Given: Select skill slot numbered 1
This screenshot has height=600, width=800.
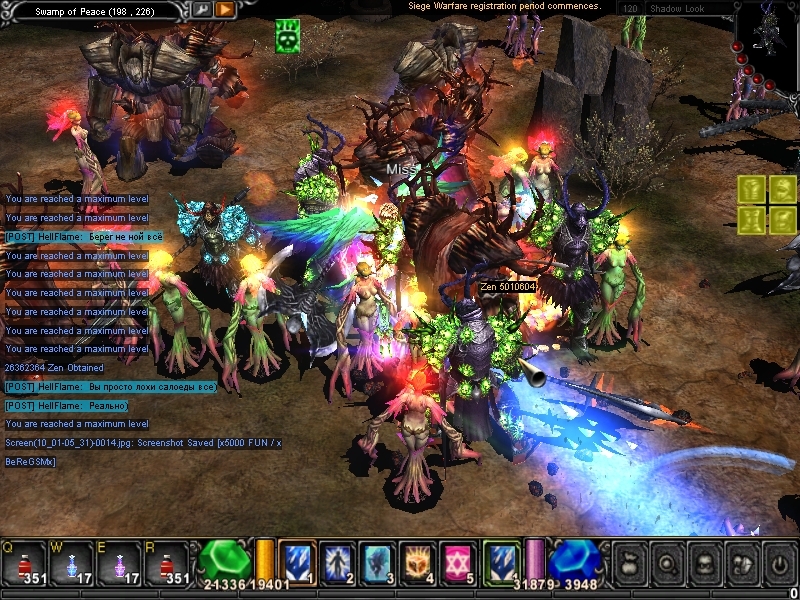Looking at the screenshot, I should [297, 563].
